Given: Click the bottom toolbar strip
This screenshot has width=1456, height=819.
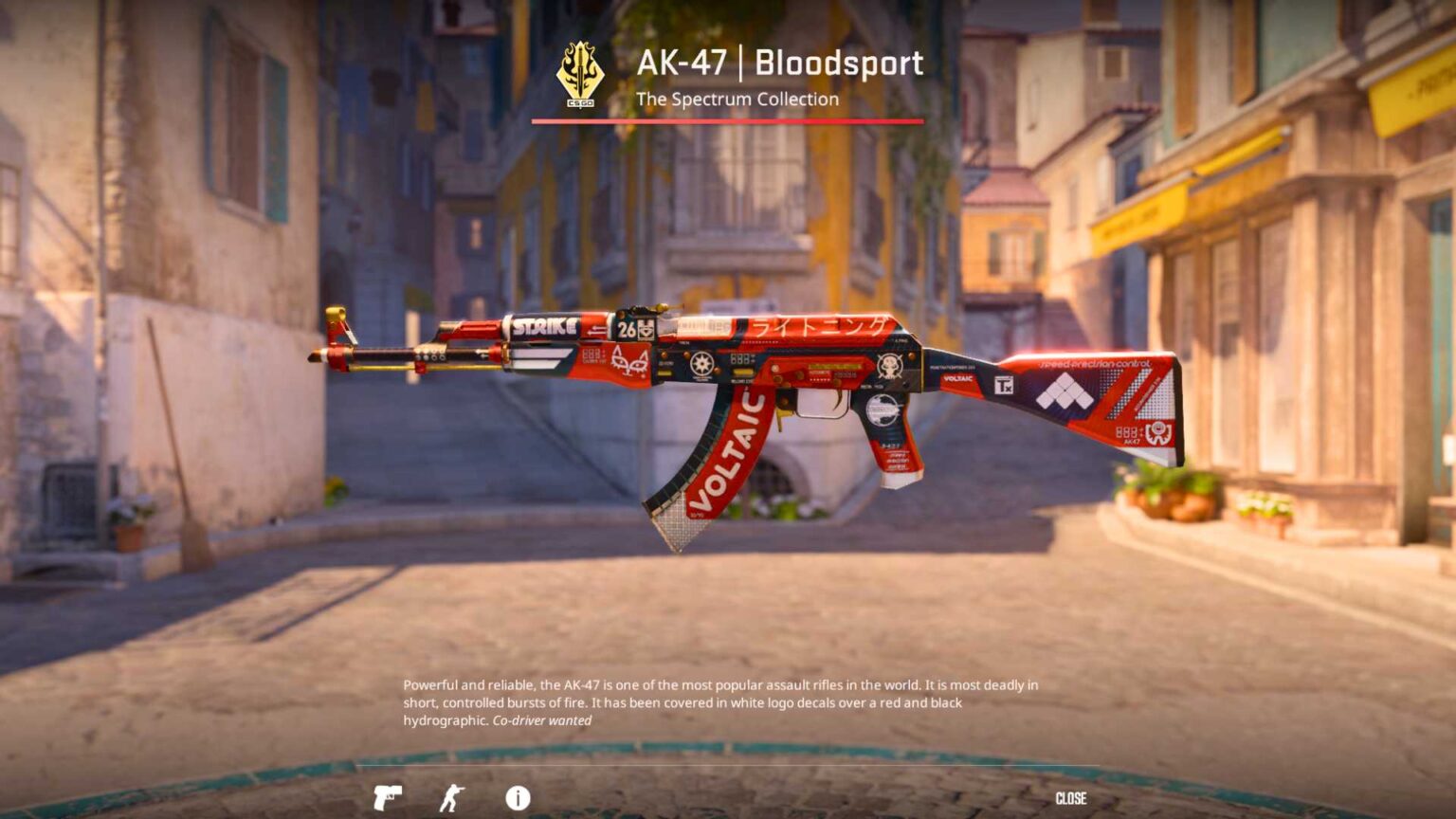Looking at the screenshot, I should point(728,799).
